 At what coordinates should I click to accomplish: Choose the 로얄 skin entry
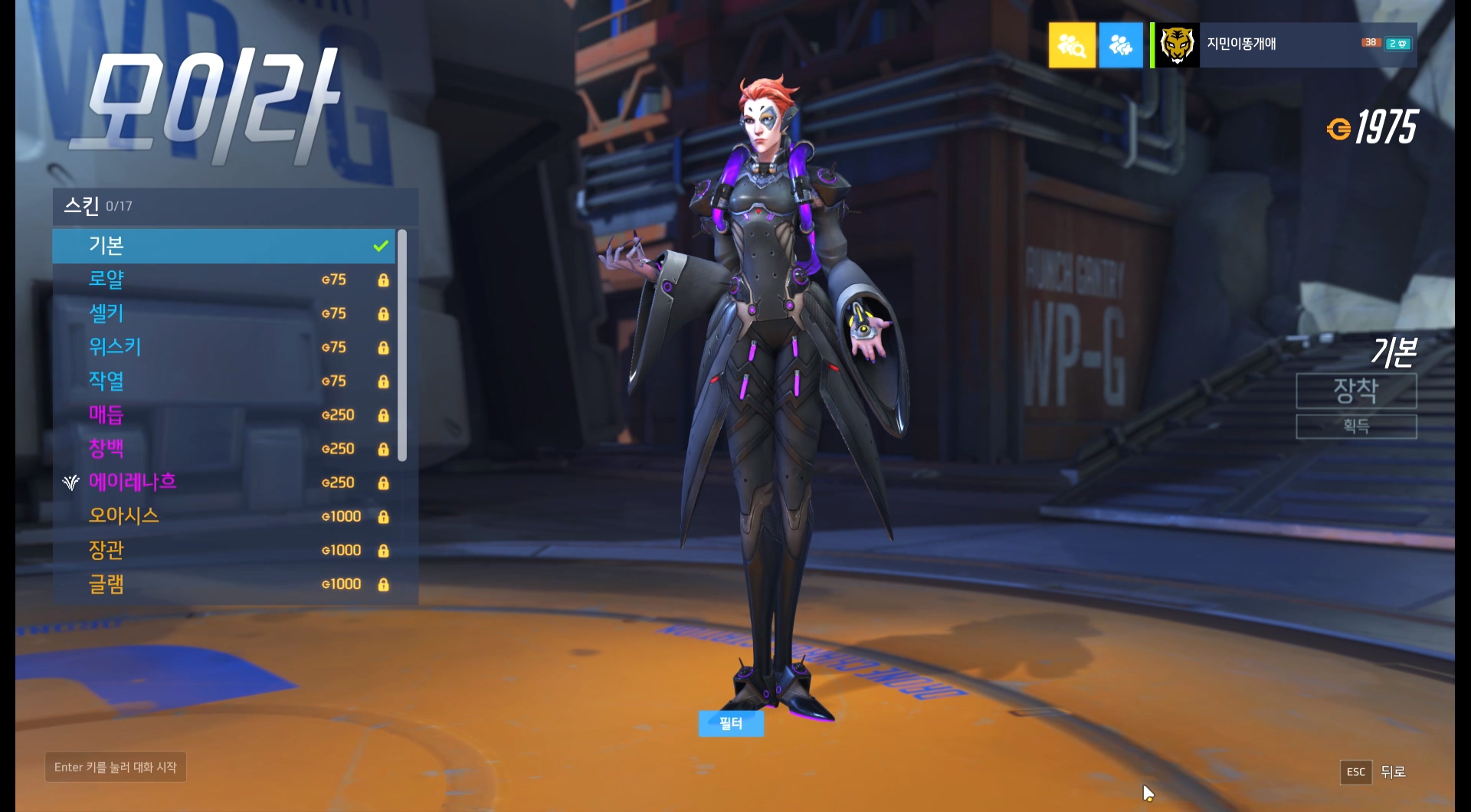[222, 280]
